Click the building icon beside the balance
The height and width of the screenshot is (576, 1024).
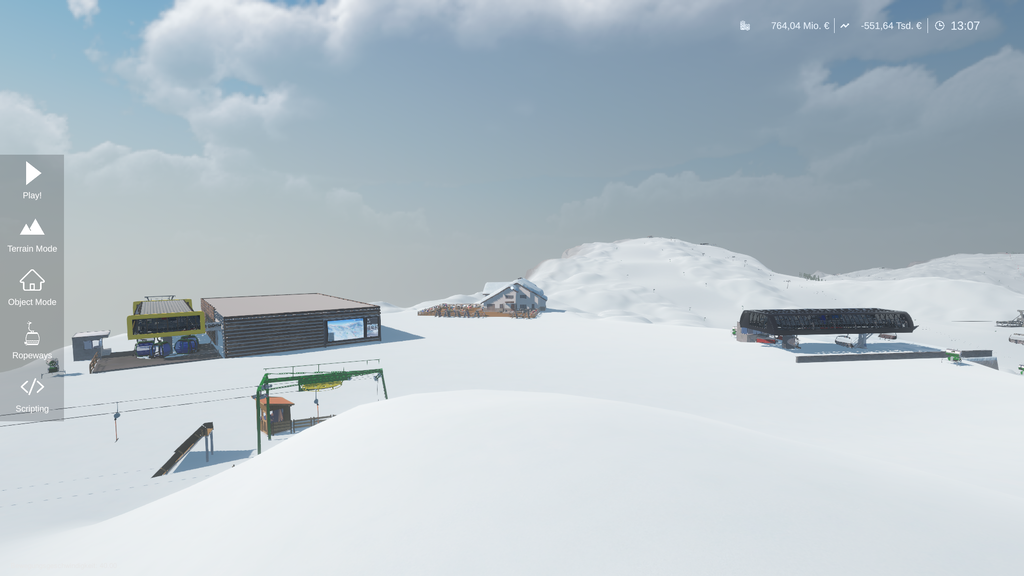coord(745,26)
